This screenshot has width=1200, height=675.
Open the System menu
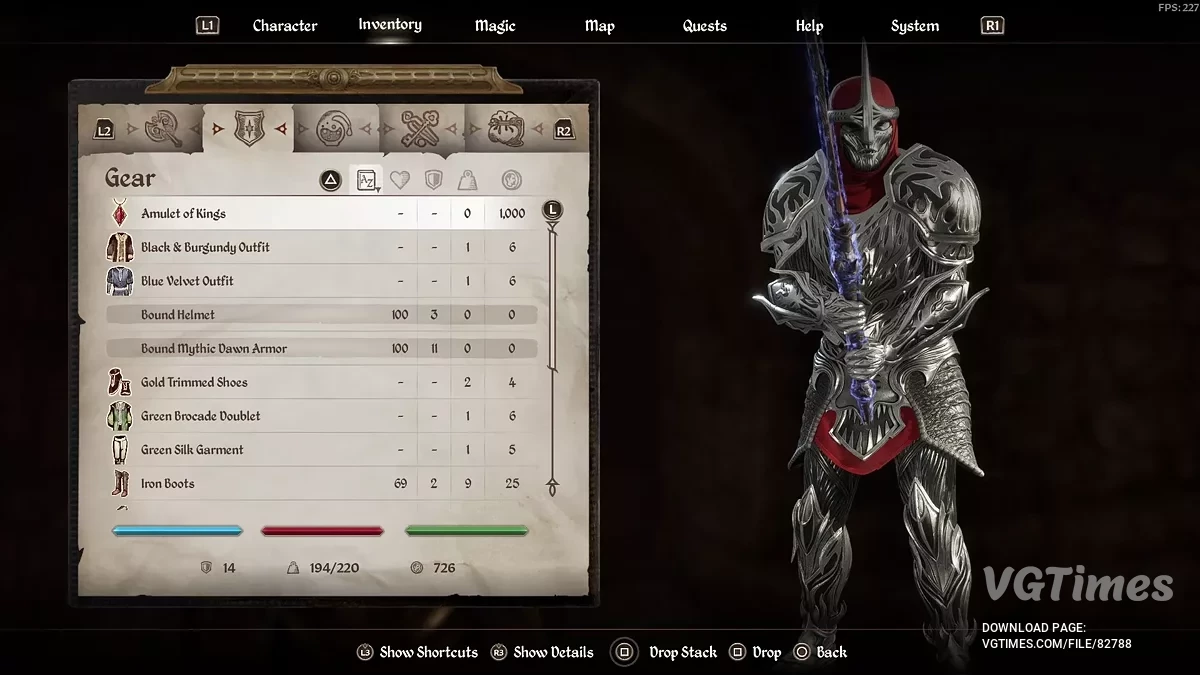tap(914, 26)
